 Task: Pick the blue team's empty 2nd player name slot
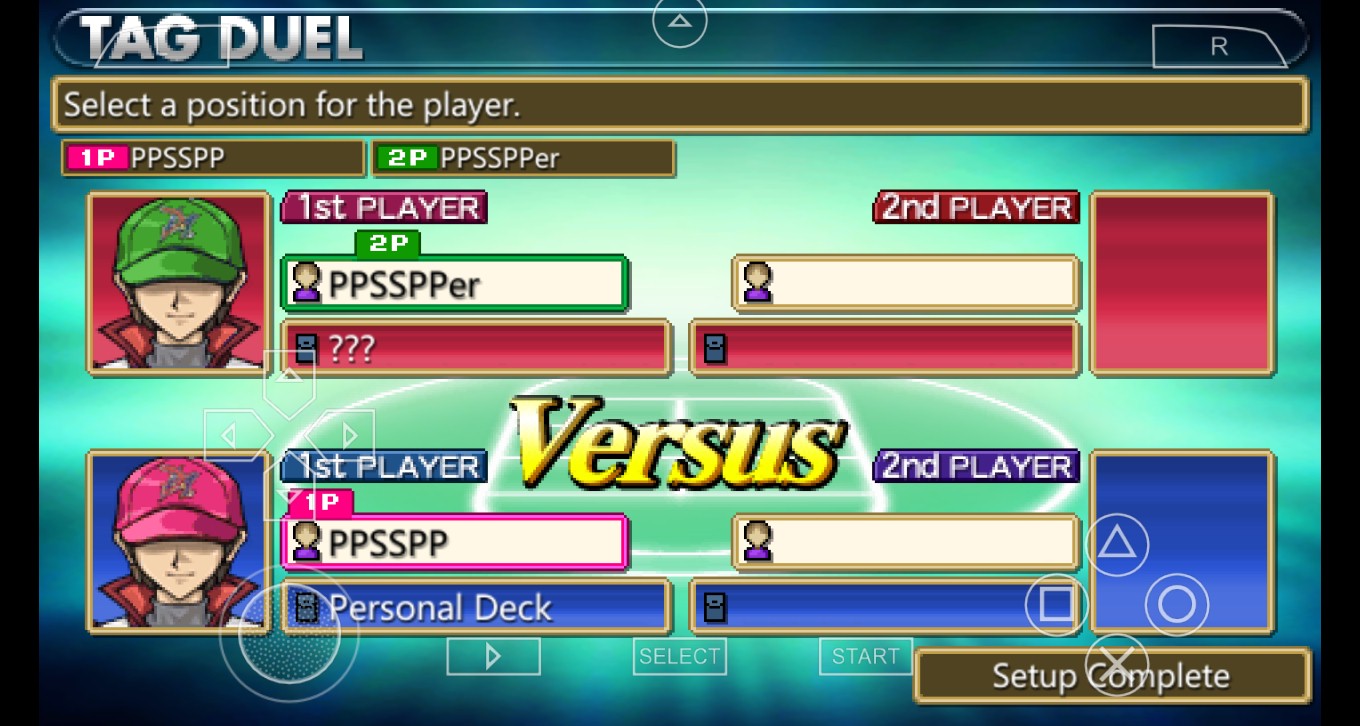pyautogui.click(x=906, y=543)
